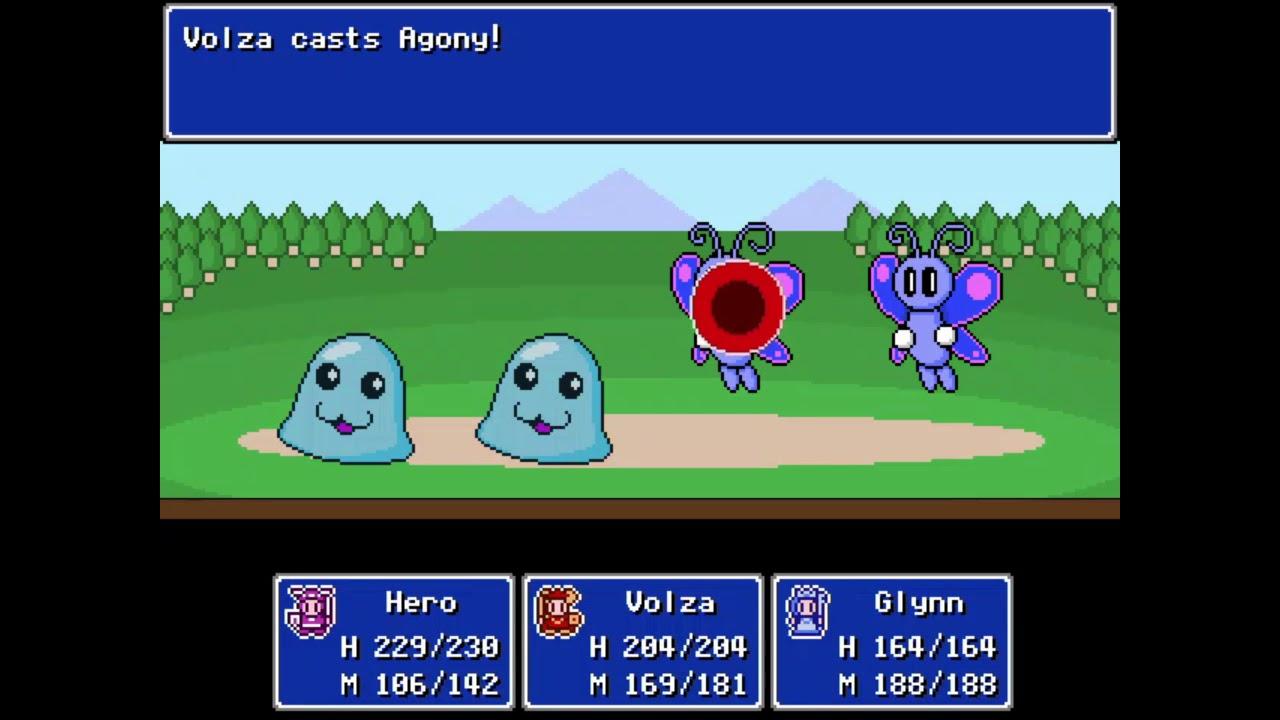
Task: Click Hero's pink portrait icon
Action: [x=309, y=611]
